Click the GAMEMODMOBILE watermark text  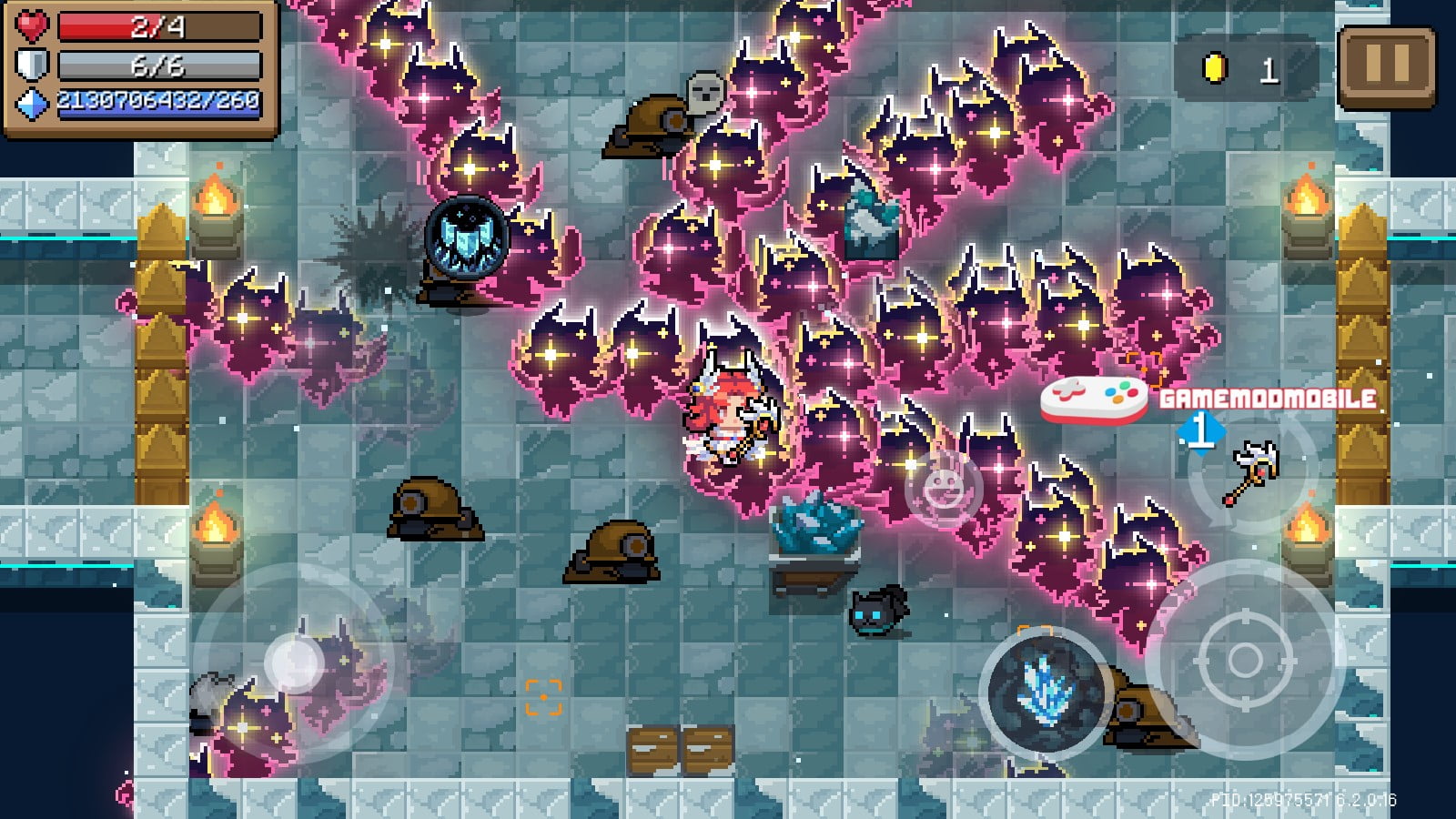[x=1267, y=397]
